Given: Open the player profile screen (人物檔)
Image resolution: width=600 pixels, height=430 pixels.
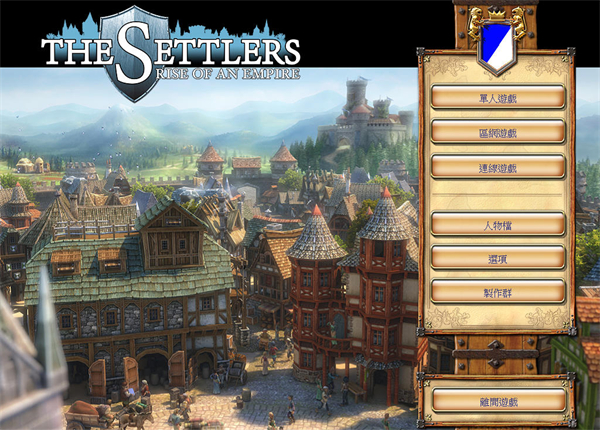Looking at the screenshot, I should point(498,223).
